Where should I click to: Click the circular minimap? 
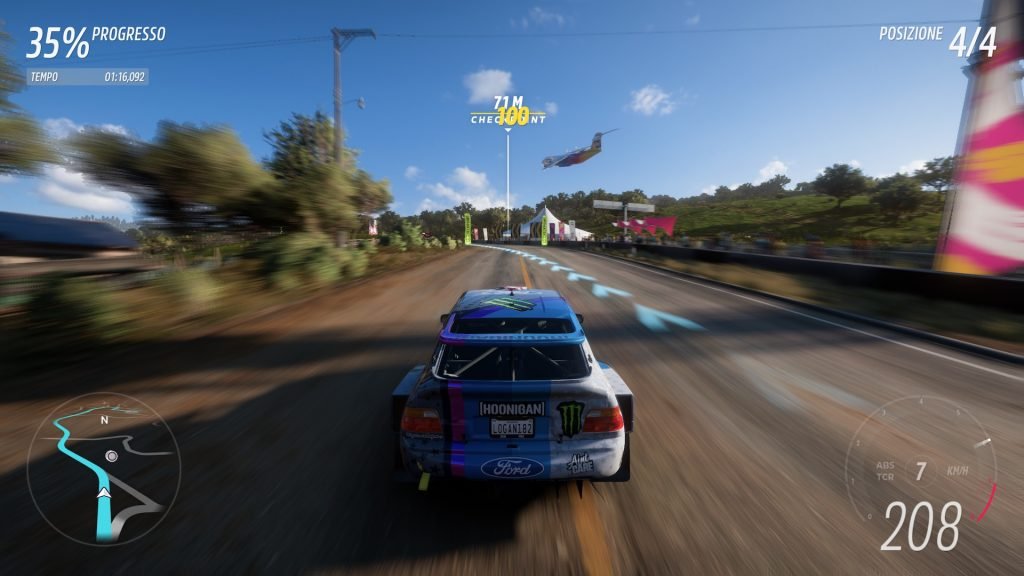point(104,468)
